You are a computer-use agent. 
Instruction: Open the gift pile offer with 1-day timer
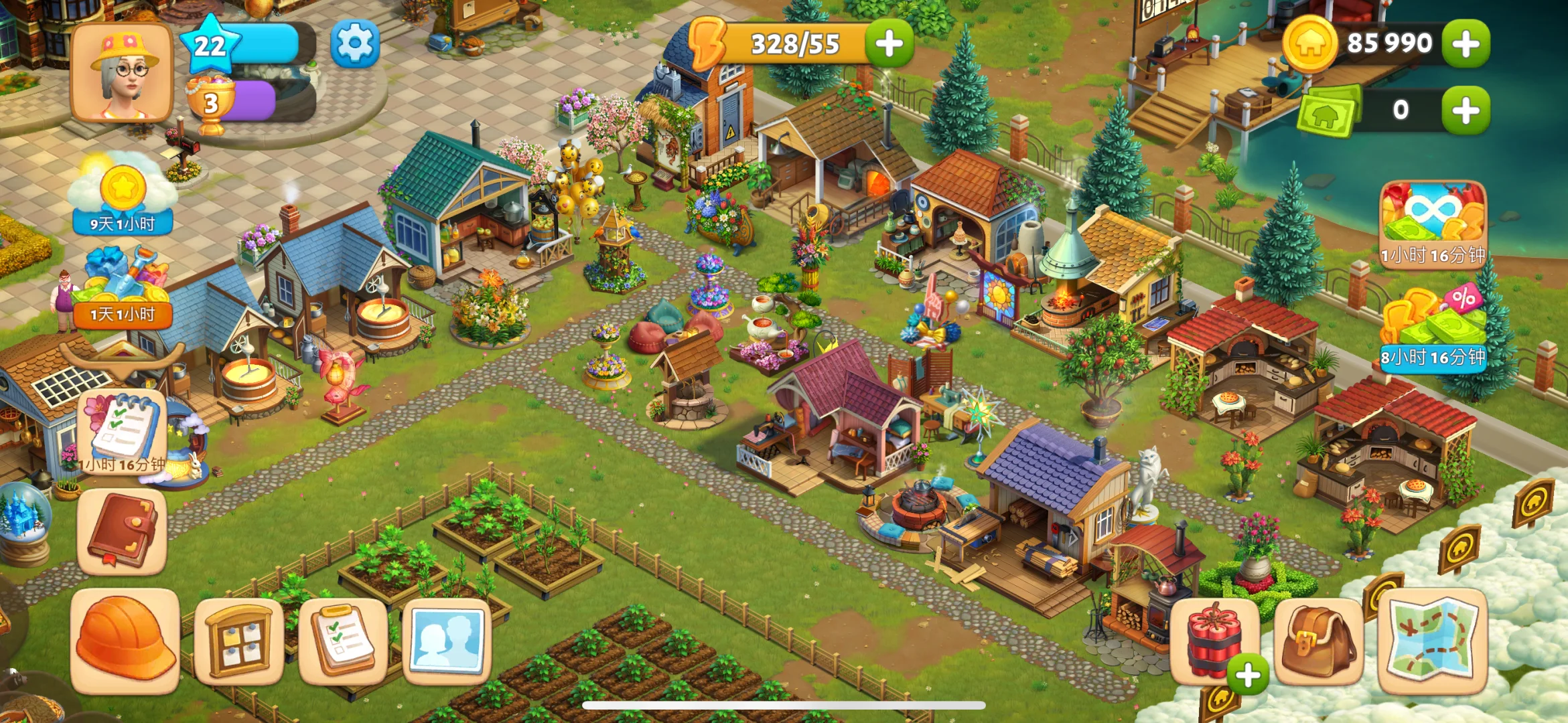(x=123, y=288)
